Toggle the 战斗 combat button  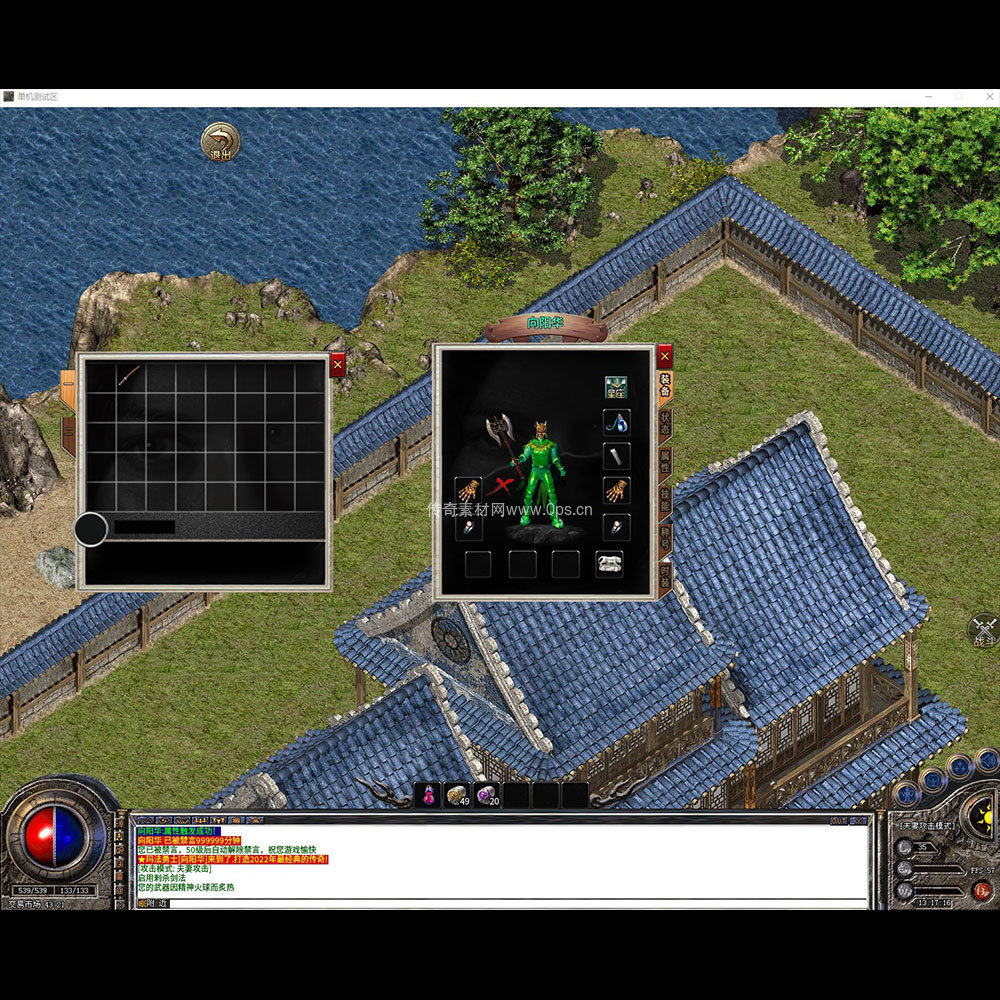click(984, 630)
